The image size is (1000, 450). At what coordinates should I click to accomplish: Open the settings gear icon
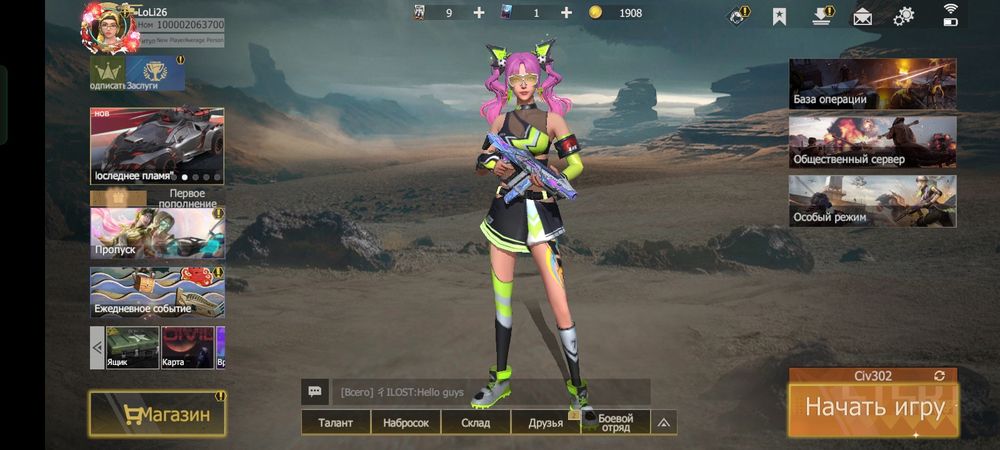click(x=904, y=16)
